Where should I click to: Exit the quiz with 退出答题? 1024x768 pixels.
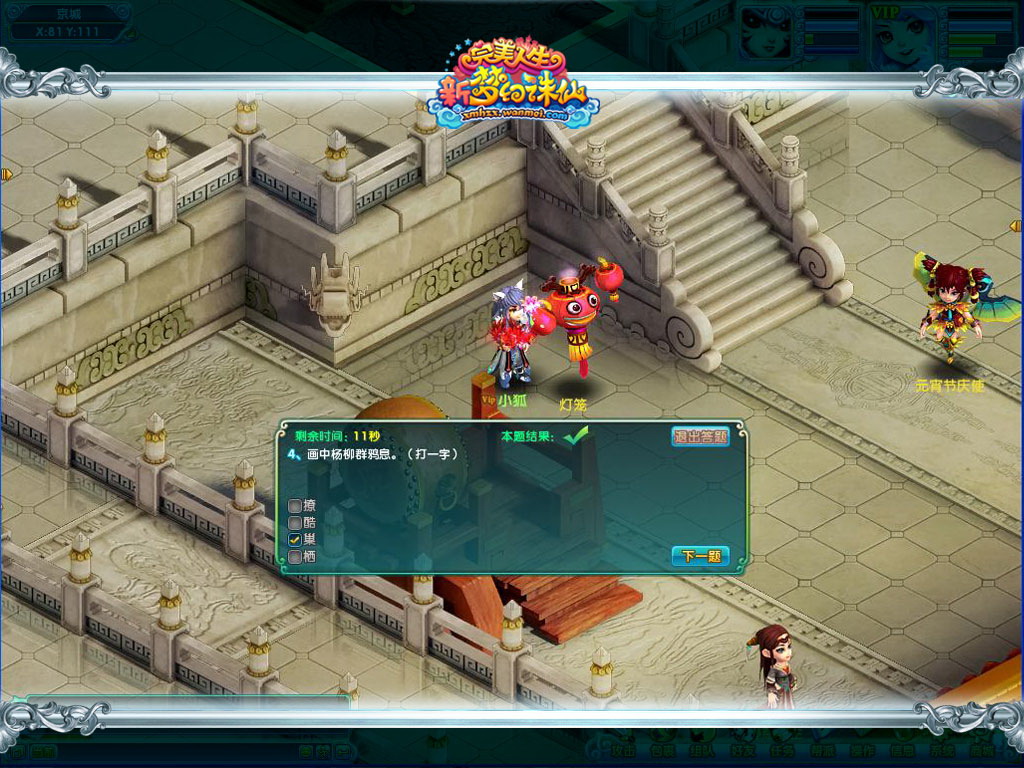tap(700, 436)
